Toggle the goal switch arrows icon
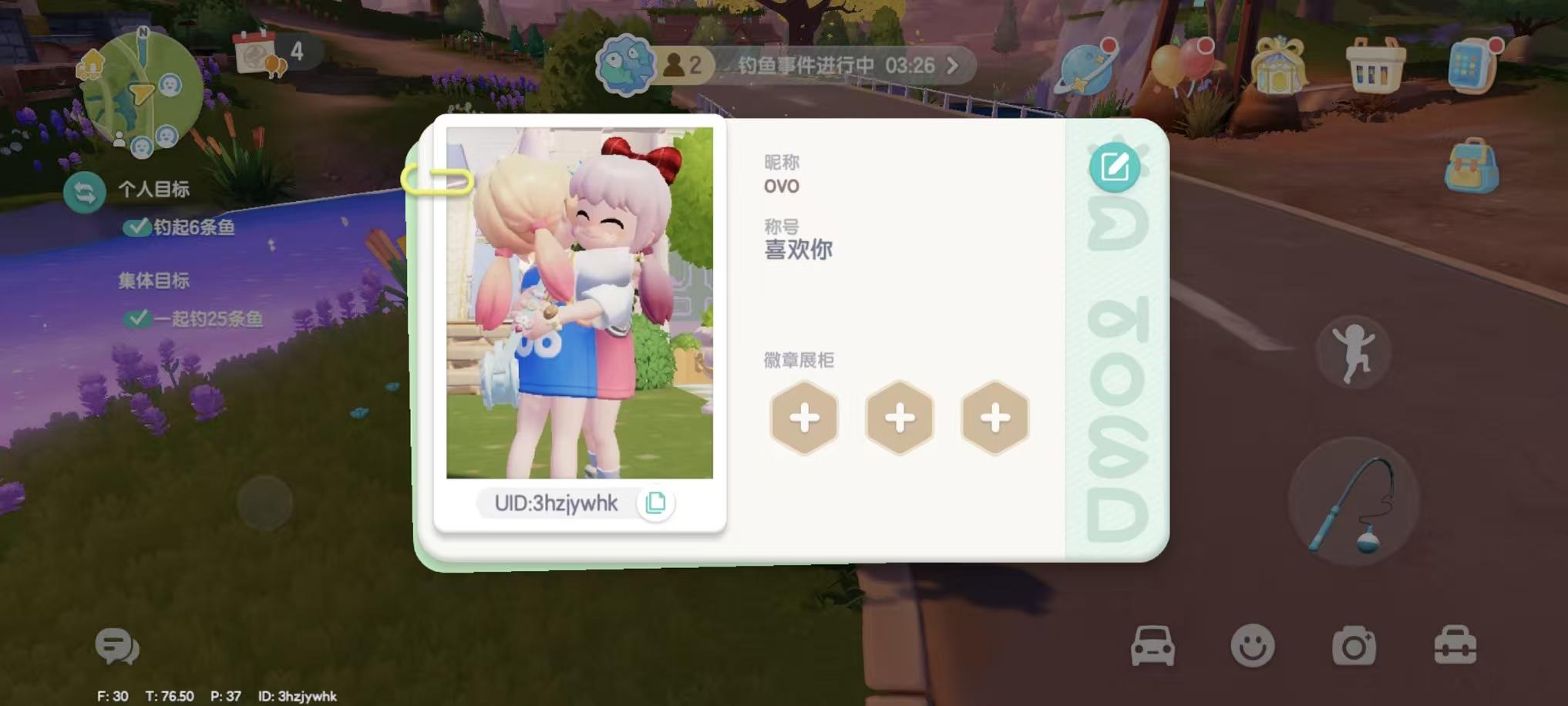1568x706 pixels. 85,193
